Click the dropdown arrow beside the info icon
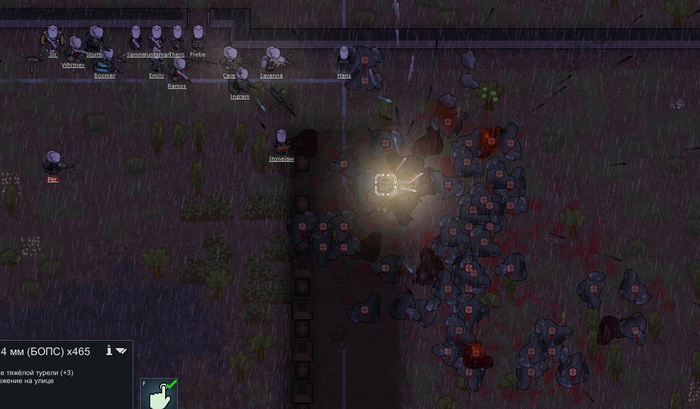 pos(121,351)
